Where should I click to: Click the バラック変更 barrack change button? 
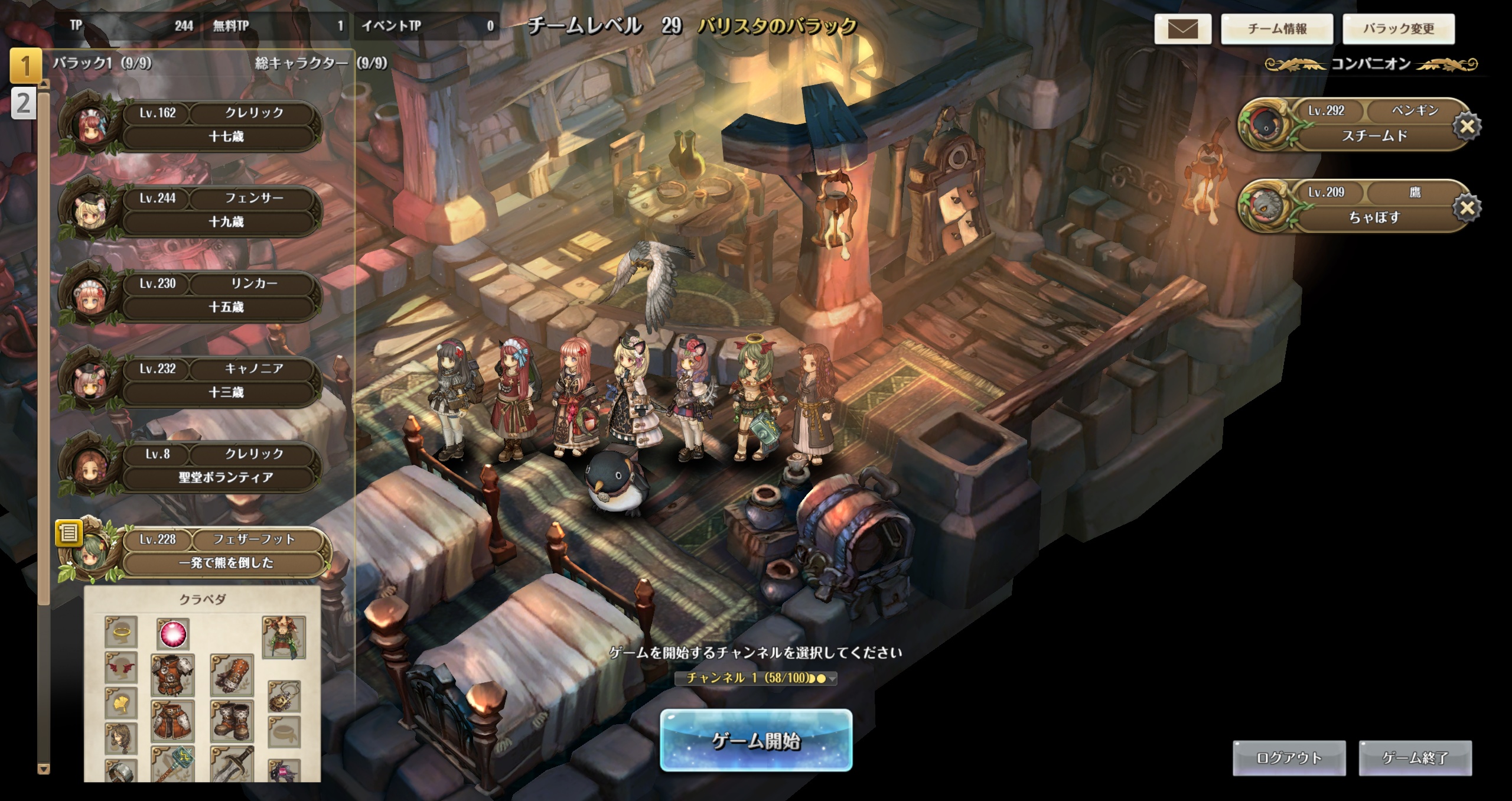(1398, 28)
